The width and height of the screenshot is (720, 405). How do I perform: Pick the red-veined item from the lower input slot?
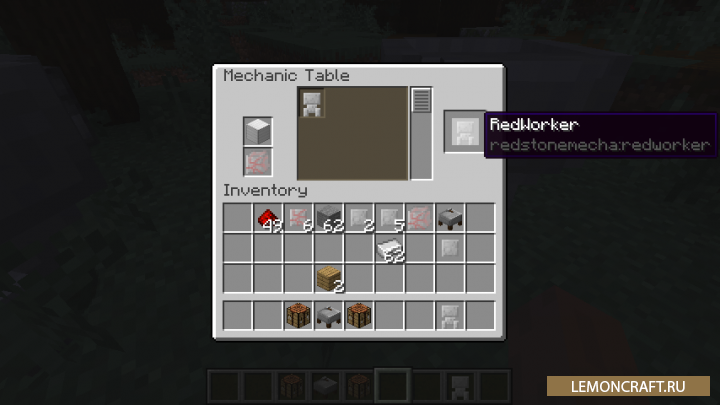click(x=258, y=161)
